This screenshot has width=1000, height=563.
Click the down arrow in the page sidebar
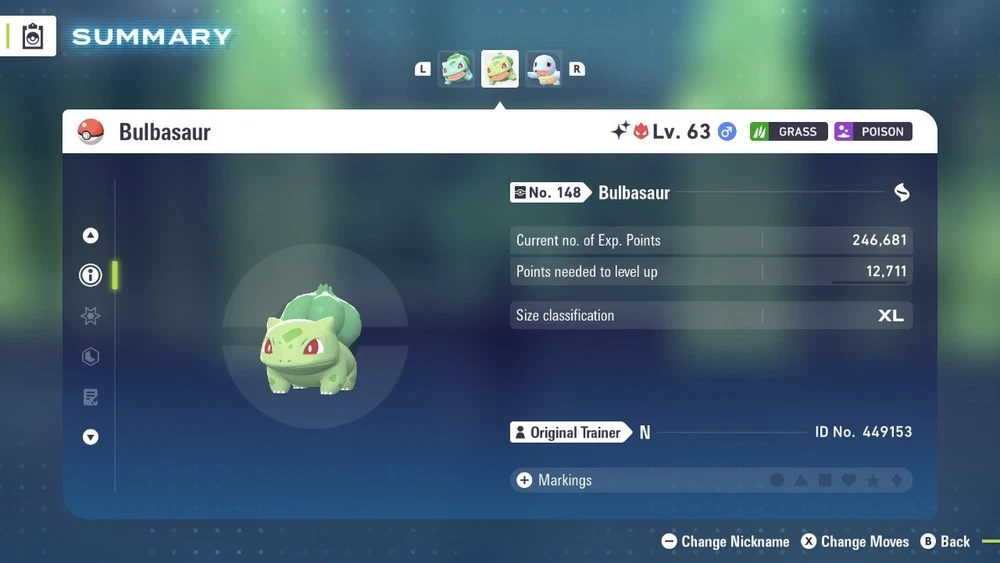click(x=91, y=437)
